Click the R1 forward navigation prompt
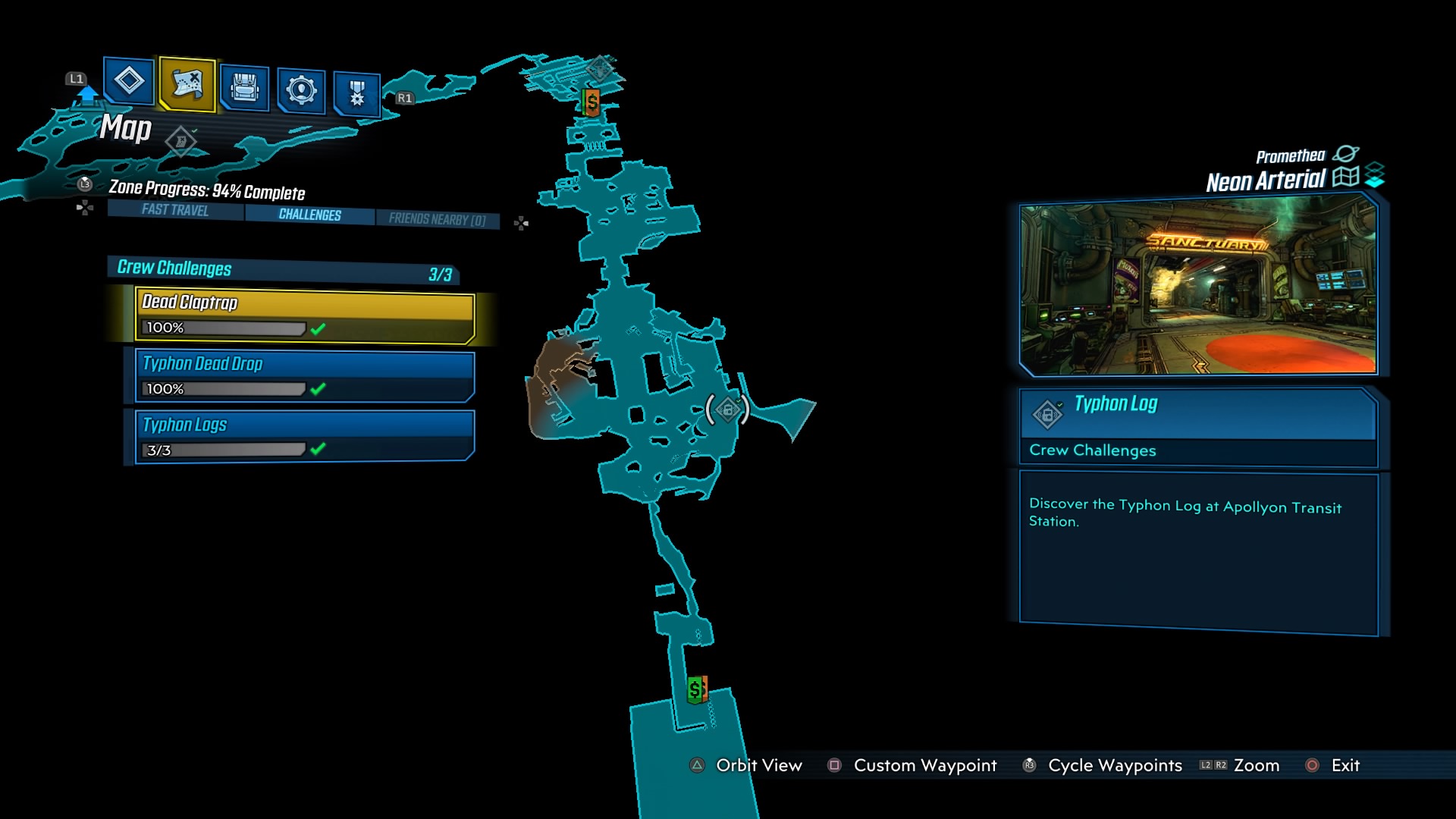This screenshot has width=1456, height=819. 404,97
